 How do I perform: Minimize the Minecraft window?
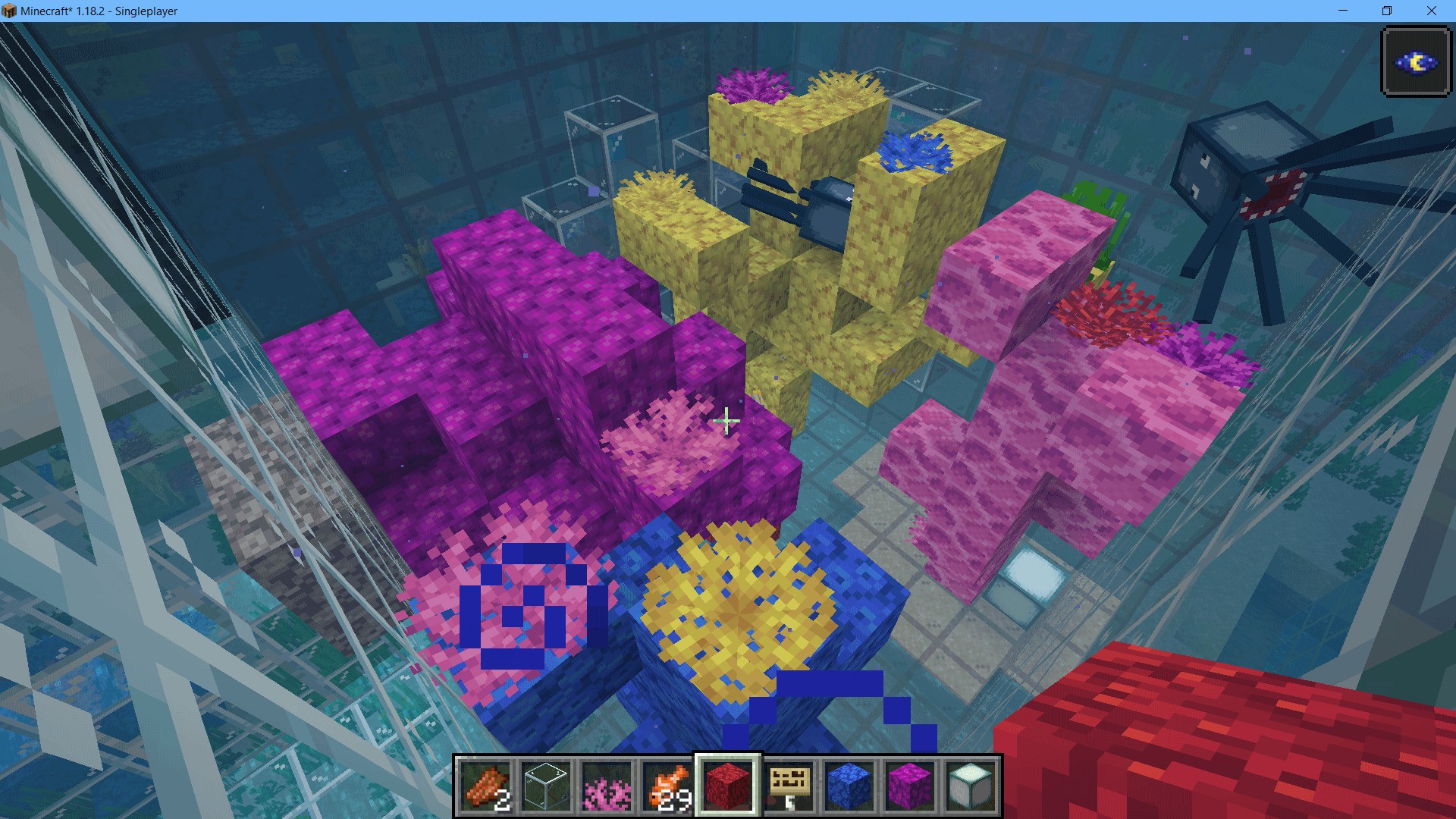click(x=1343, y=11)
